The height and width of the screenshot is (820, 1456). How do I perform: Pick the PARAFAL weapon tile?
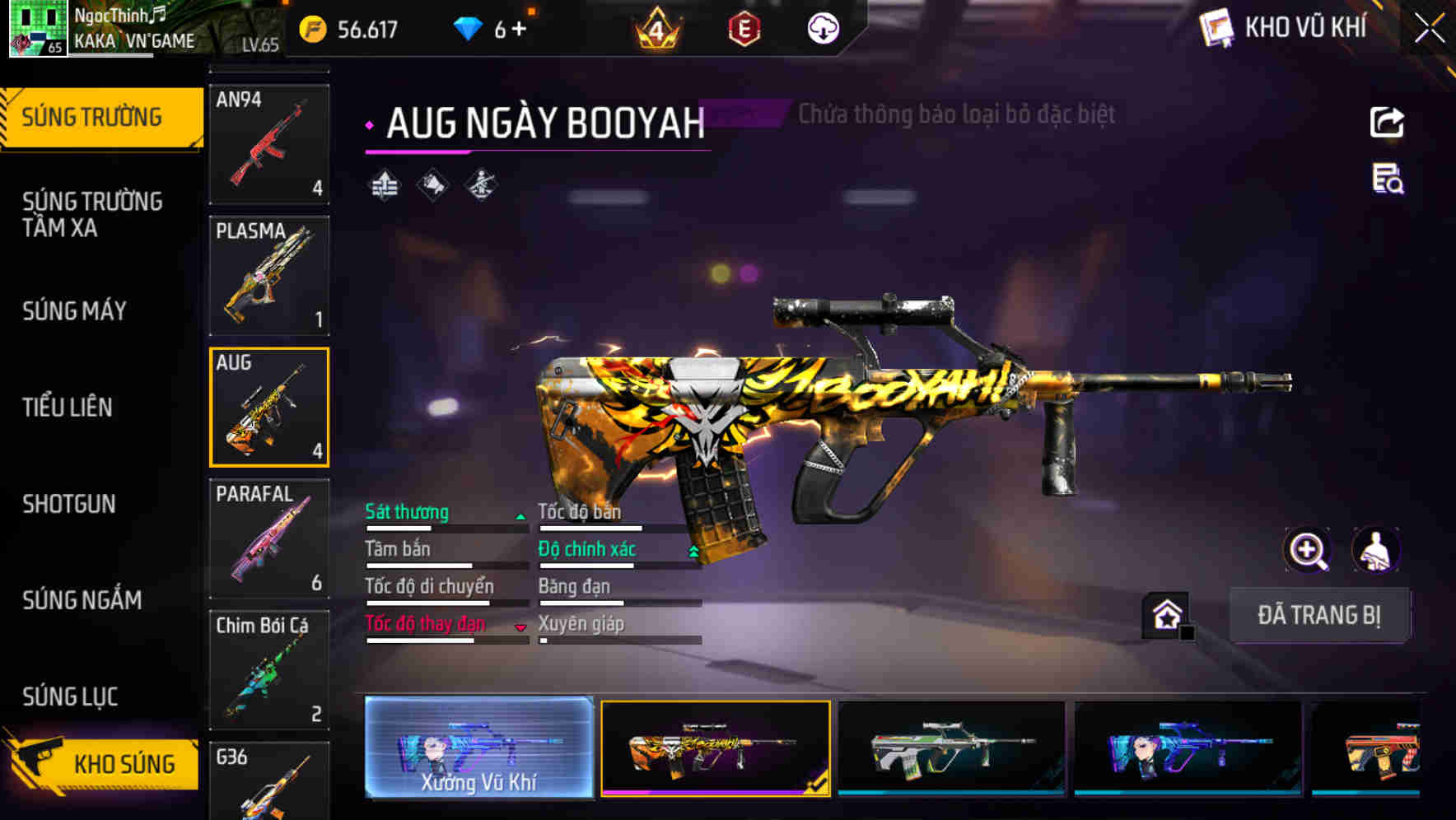click(269, 538)
